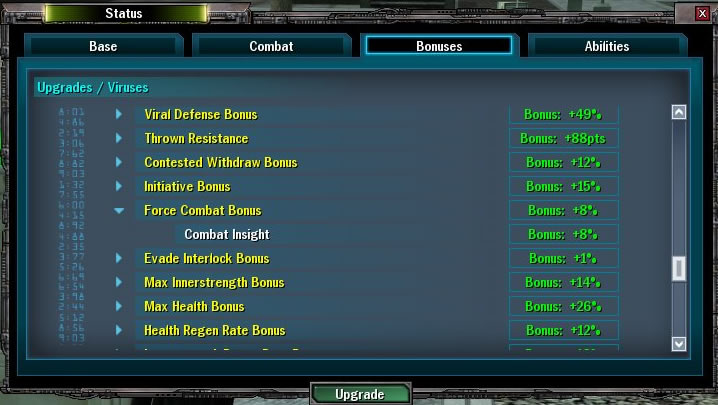The width and height of the screenshot is (718, 405).
Task: Collapse the Force Combat Bonus entry
Action: pyautogui.click(x=119, y=210)
